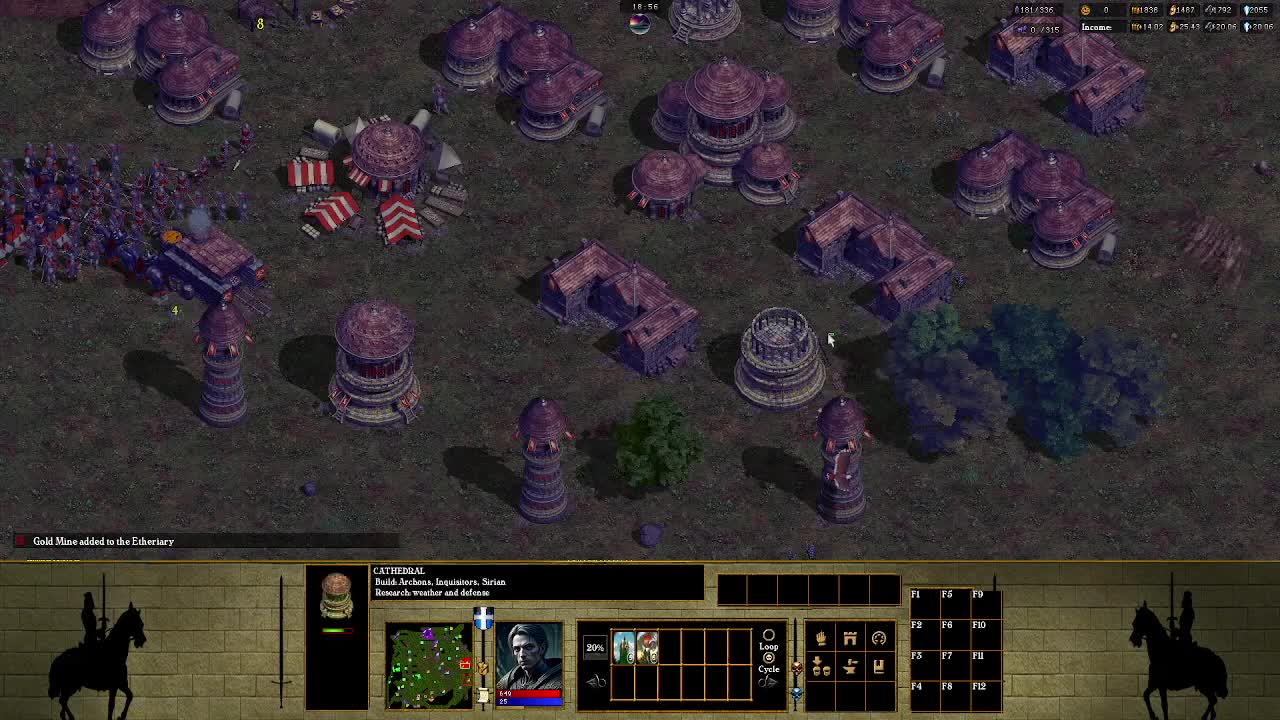
Task: Click the wheel icon in the command panel
Action: tap(880, 637)
